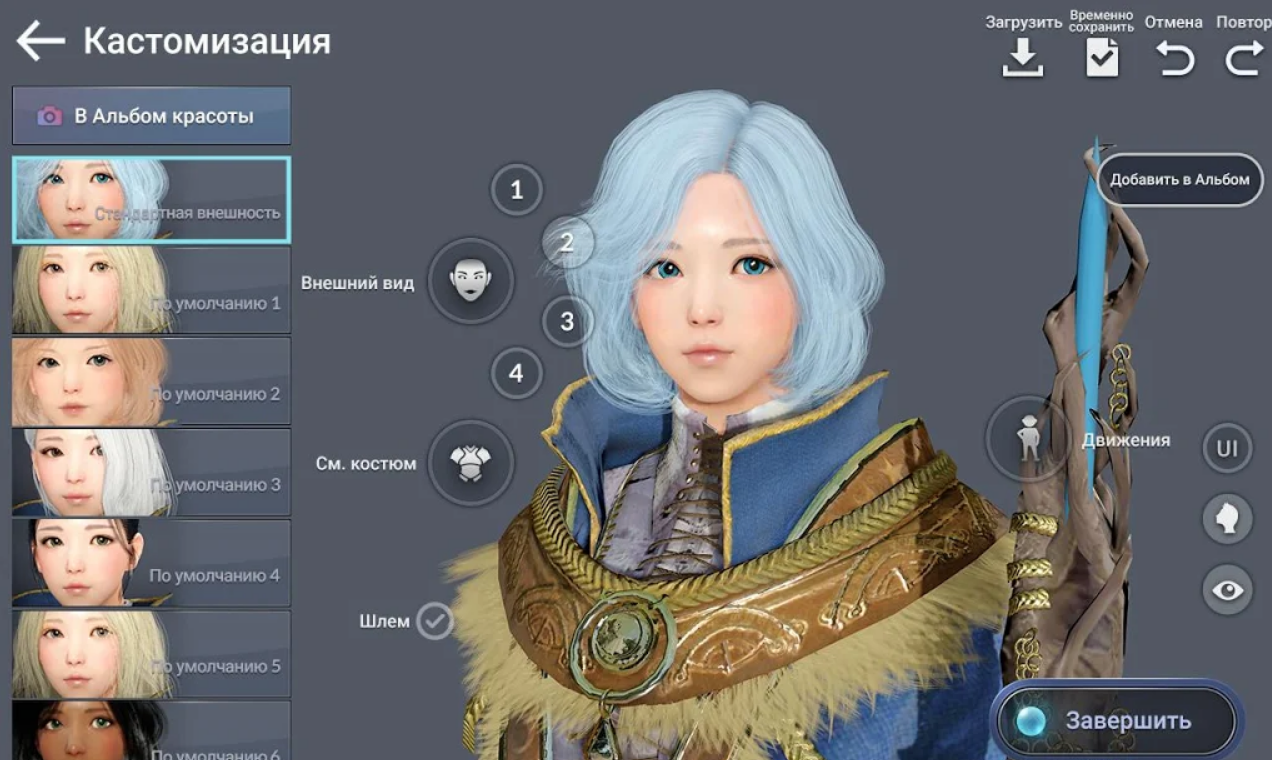Image resolution: width=1272 pixels, height=760 pixels.
Task: Select the По умолчанию 4 dark-haired preset
Action: pyautogui.click(x=151, y=563)
